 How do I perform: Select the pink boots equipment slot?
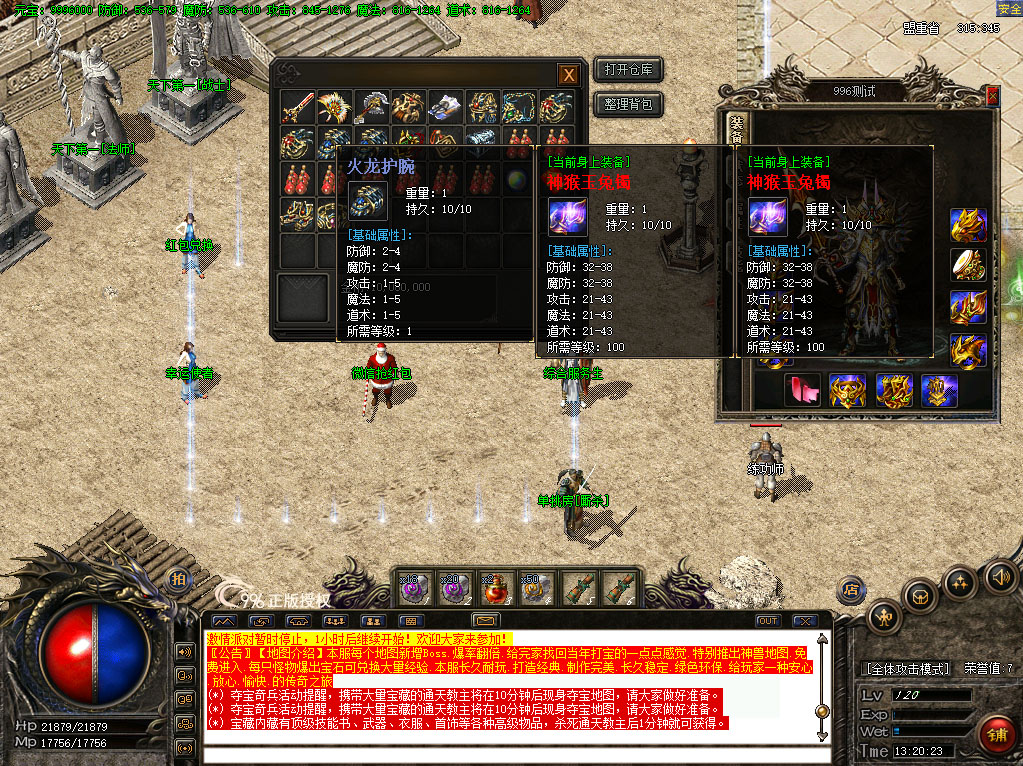pyautogui.click(x=803, y=390)
